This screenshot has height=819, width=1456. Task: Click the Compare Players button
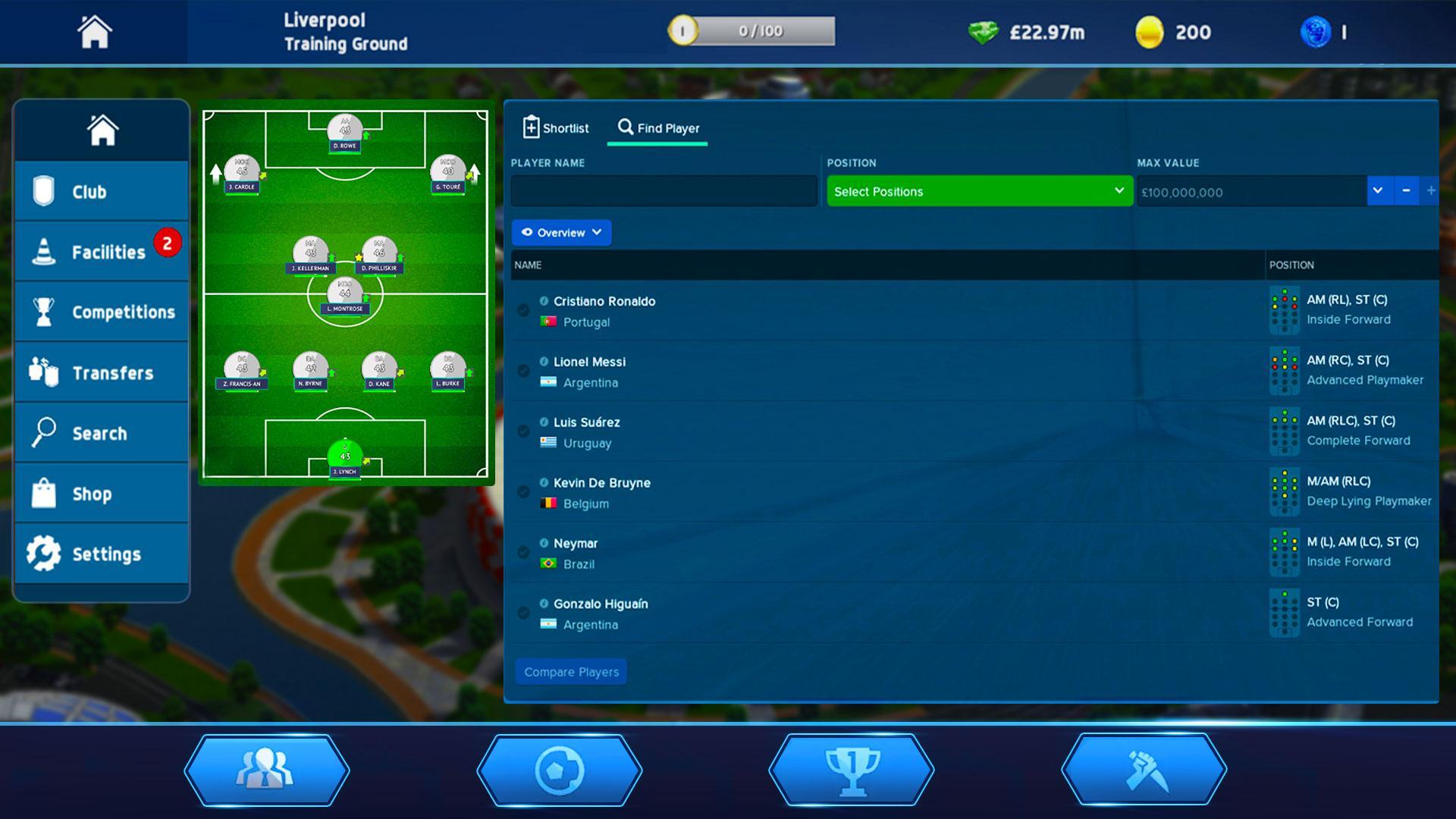coord(570,672)
